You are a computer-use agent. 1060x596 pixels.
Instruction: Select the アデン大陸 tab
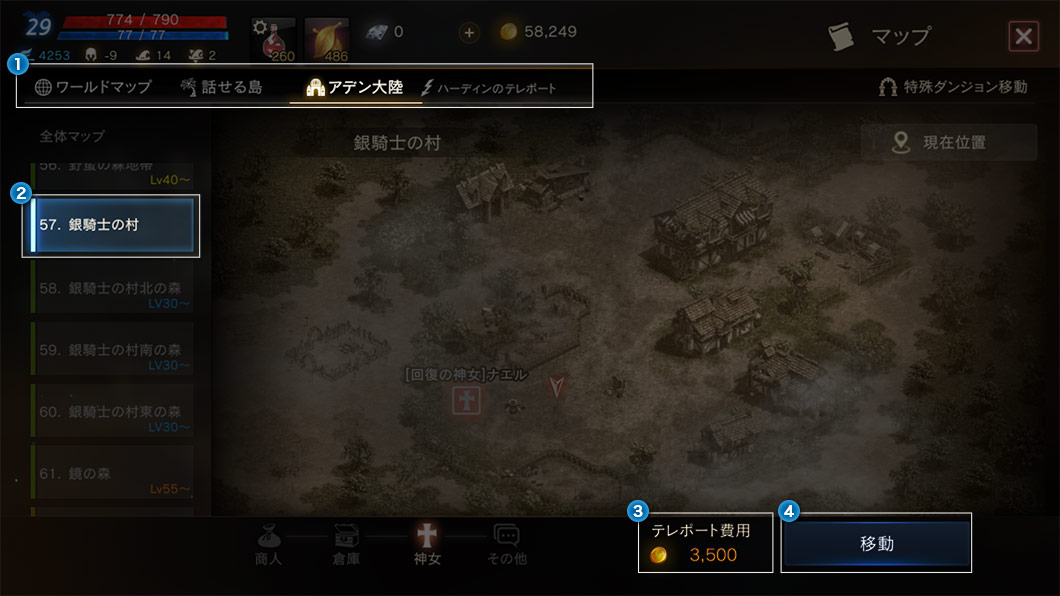(x=355, y=87)
